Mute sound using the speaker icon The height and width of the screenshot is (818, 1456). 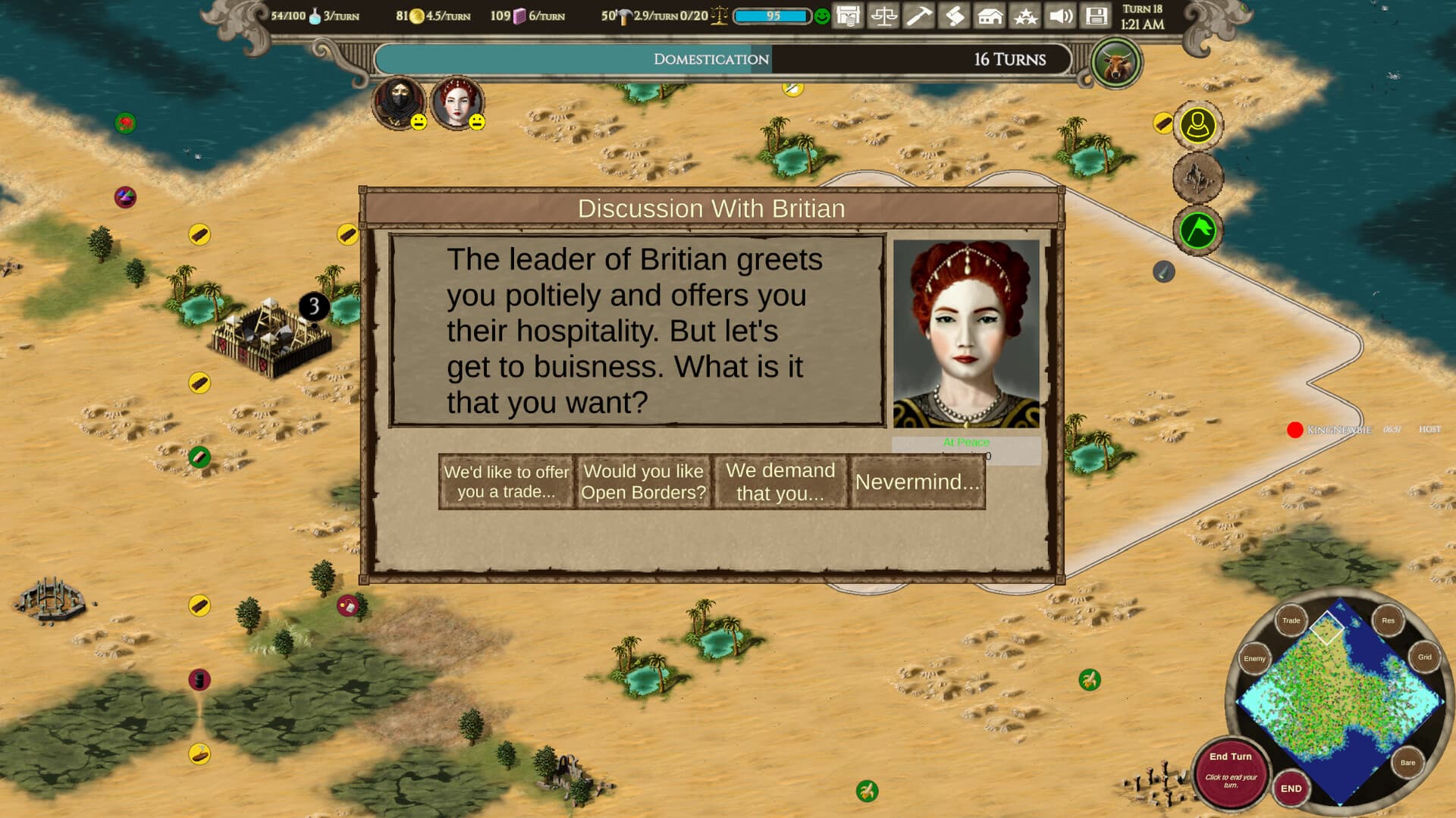(x=1060, y=15)
